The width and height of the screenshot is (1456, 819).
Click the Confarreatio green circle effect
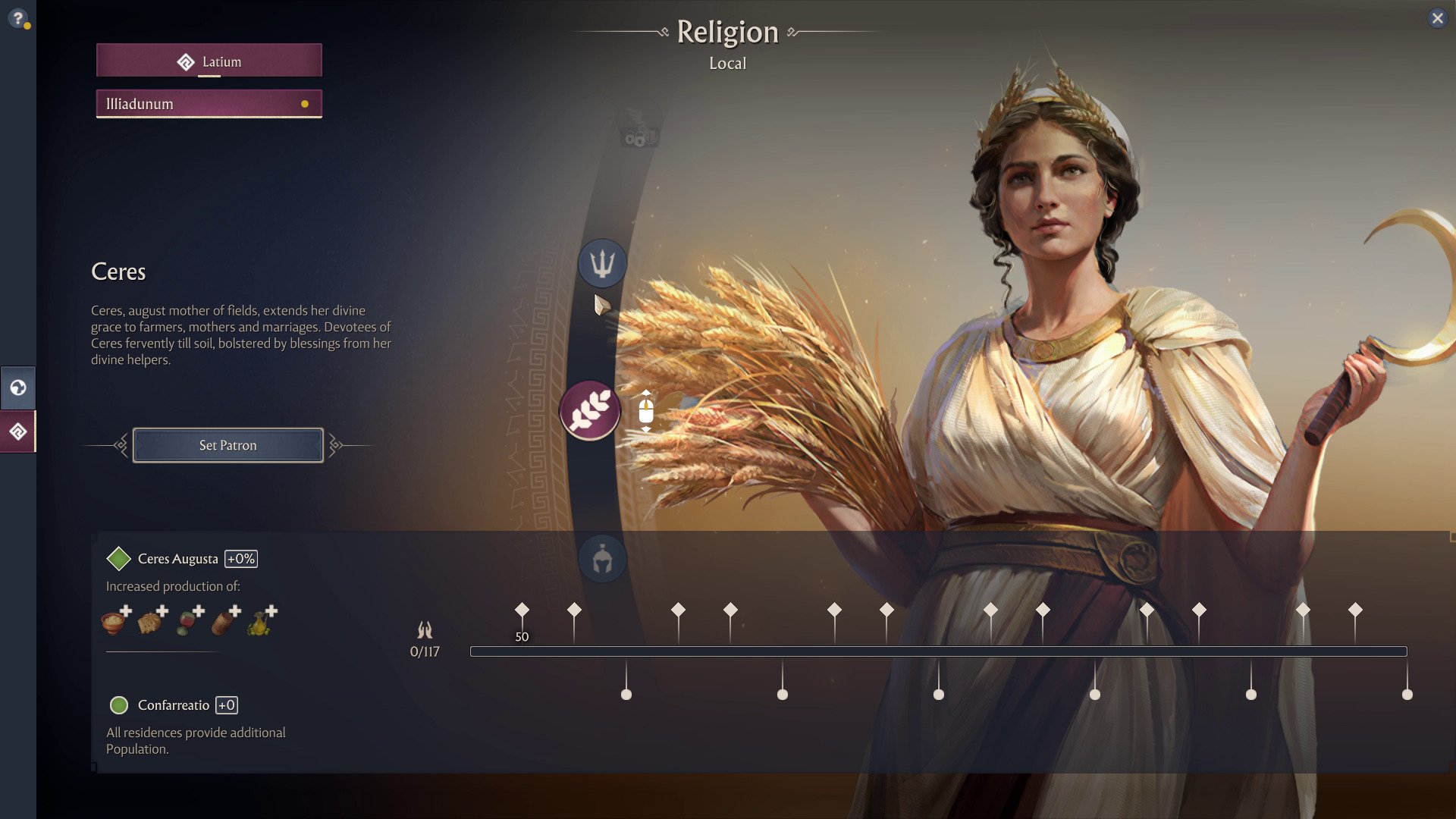[119, 705]
